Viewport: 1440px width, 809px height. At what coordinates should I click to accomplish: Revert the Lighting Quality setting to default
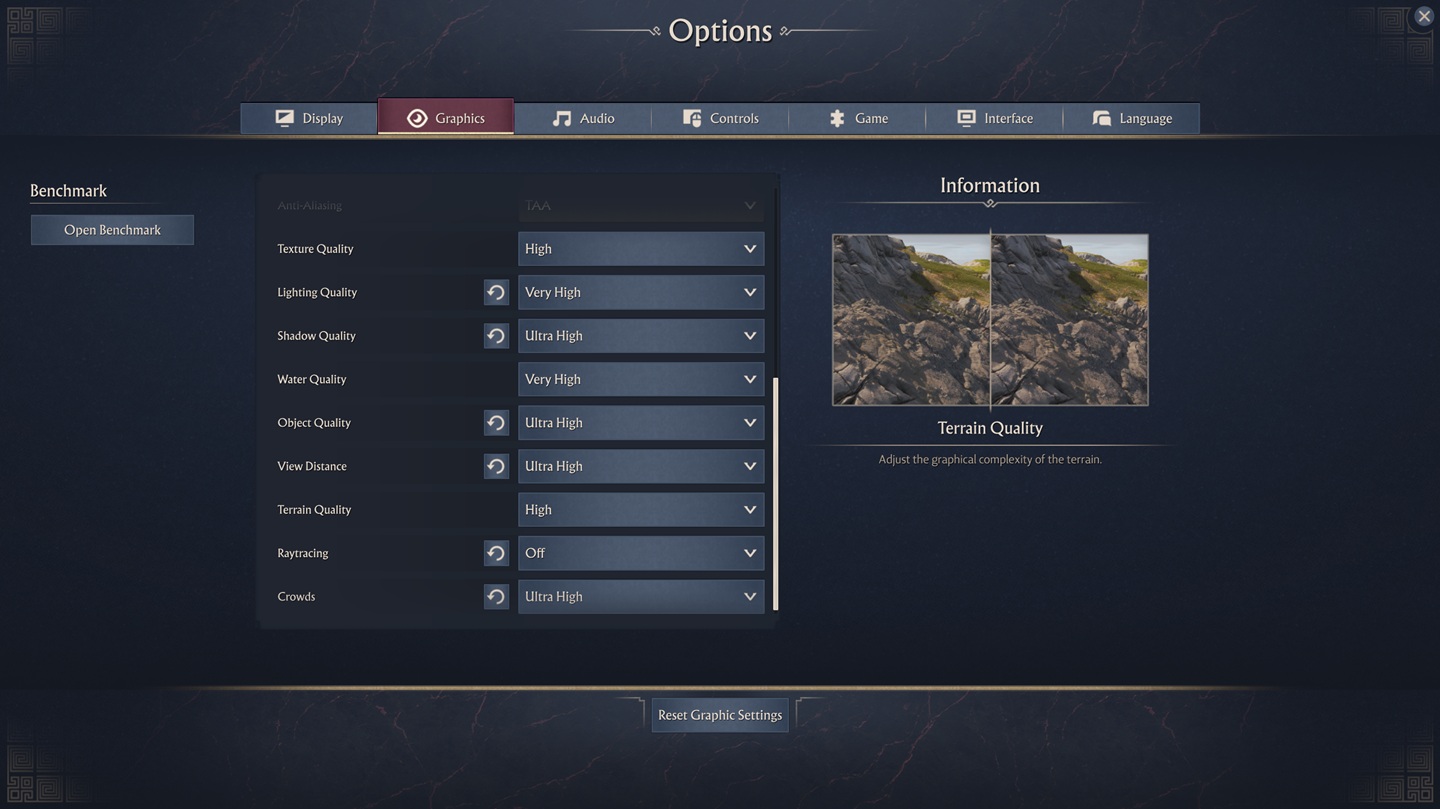496,292
